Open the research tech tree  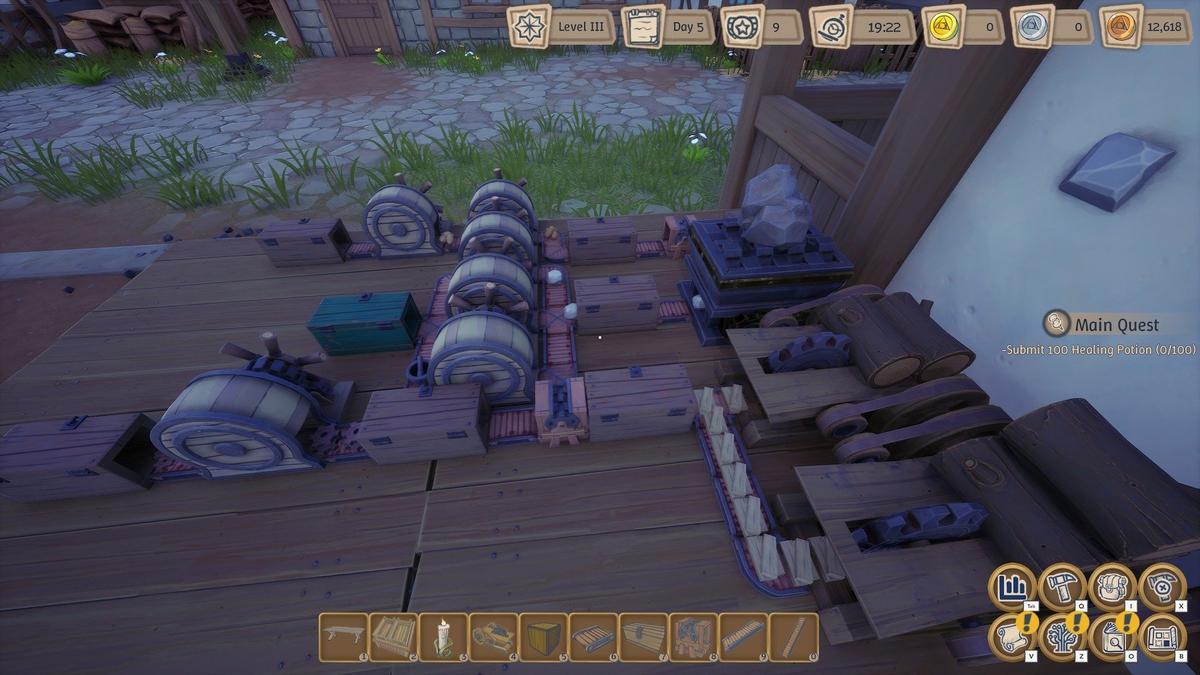(x=1063, y=636)
